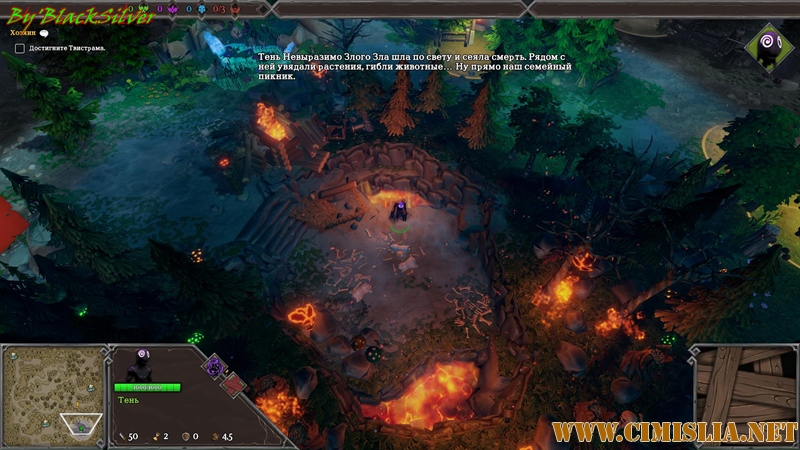Open the Хозяин speech bubble

(x=44, y=33)
